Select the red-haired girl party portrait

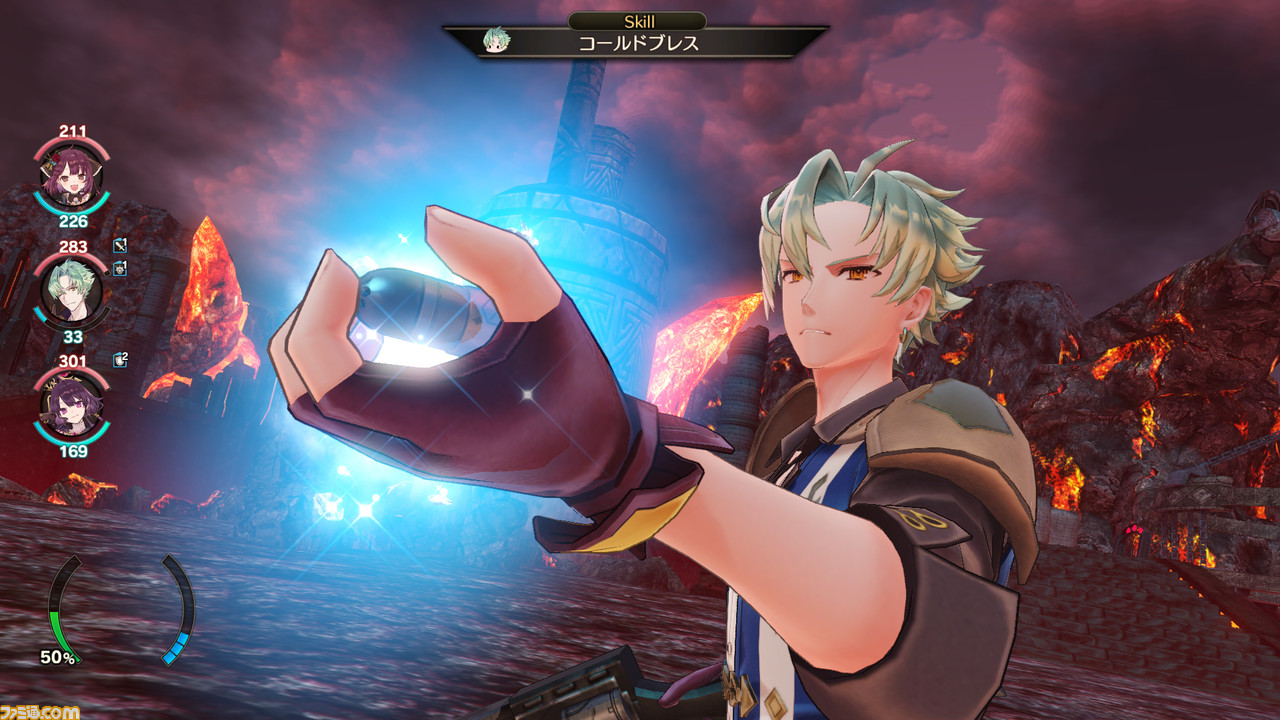pyautogui.click(x=72, y=177)
